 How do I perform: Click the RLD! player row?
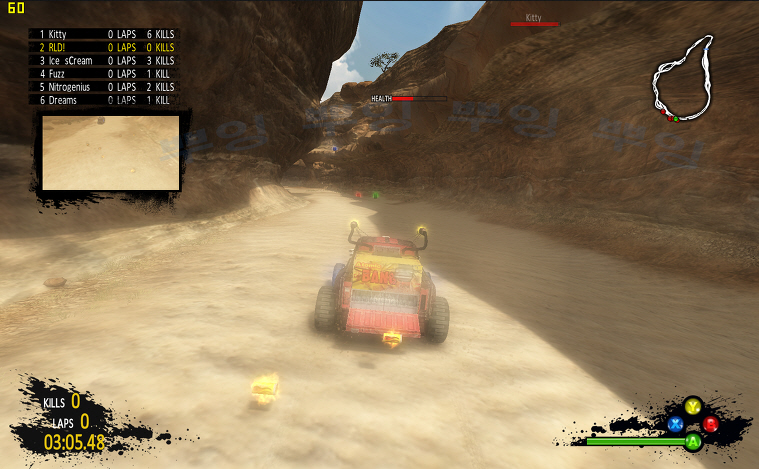pos(105,47)
